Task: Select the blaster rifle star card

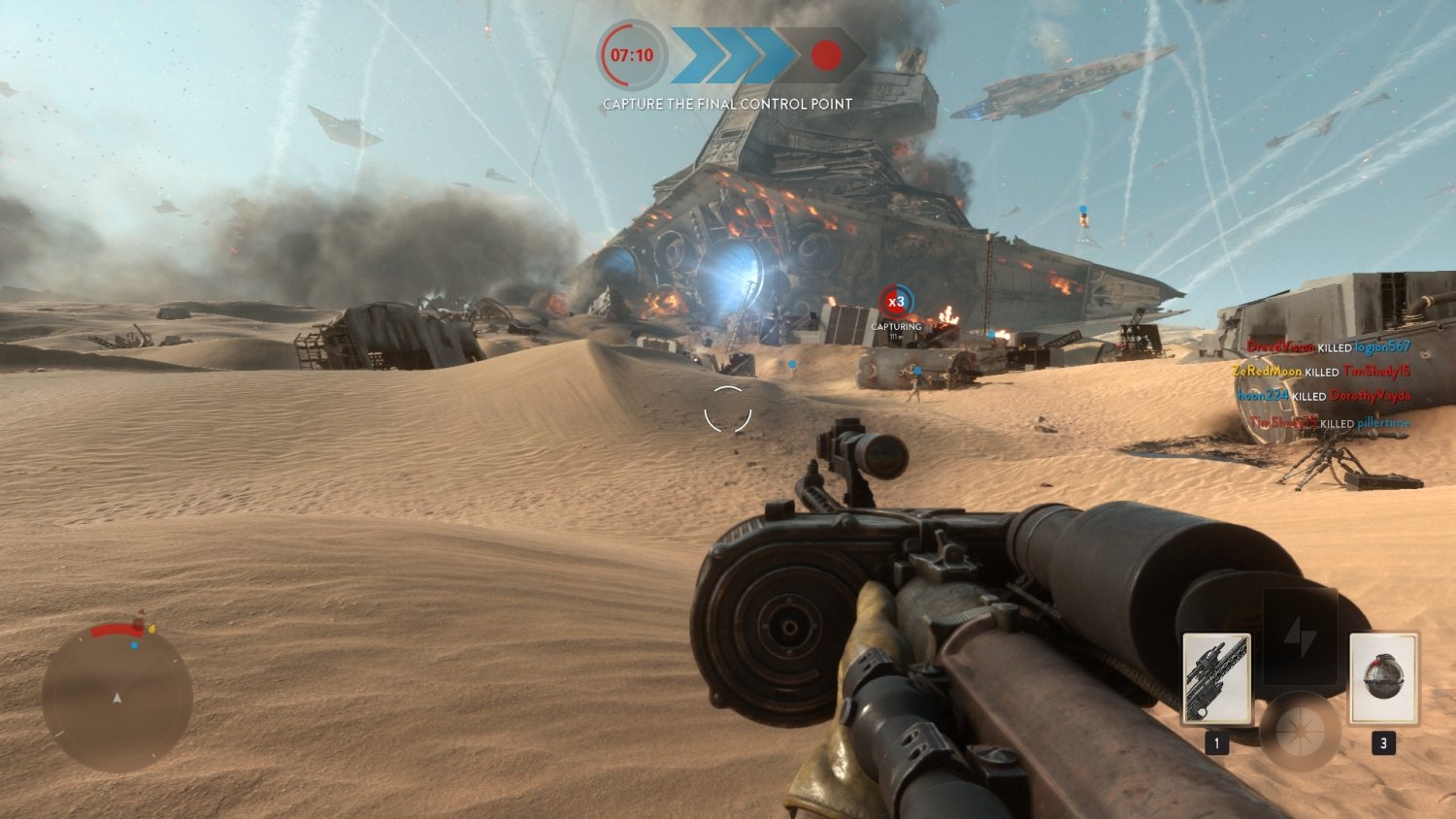Action: 1216,679
